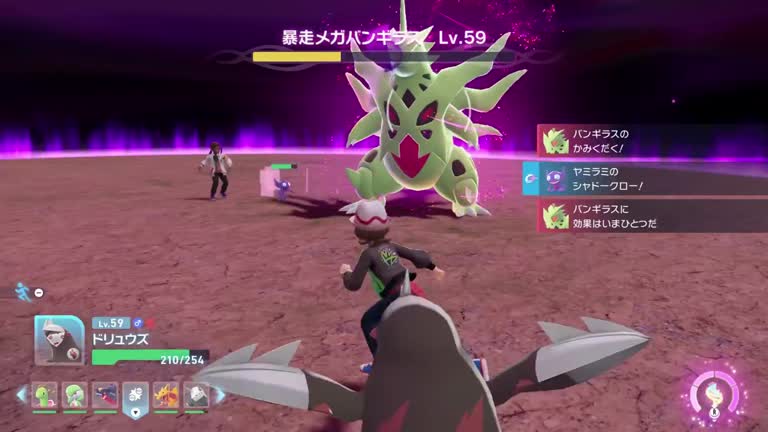Open the ドリュウズ portrait panel
The width and height of the screenshot is (768, 432).
pyautogui.click(x=59, y=341)
